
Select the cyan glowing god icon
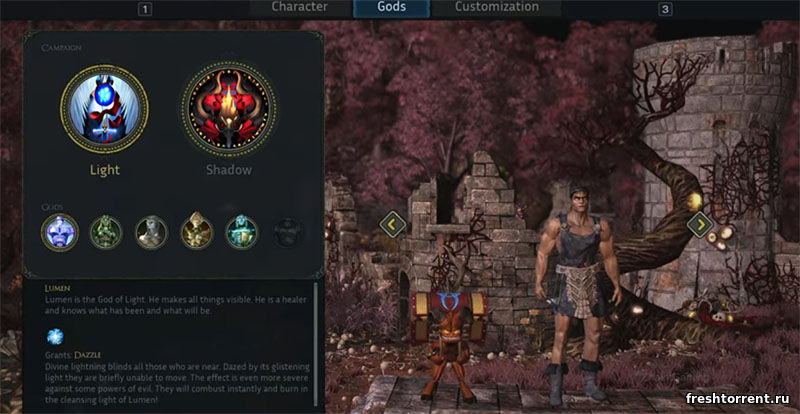tap(242, 232)
